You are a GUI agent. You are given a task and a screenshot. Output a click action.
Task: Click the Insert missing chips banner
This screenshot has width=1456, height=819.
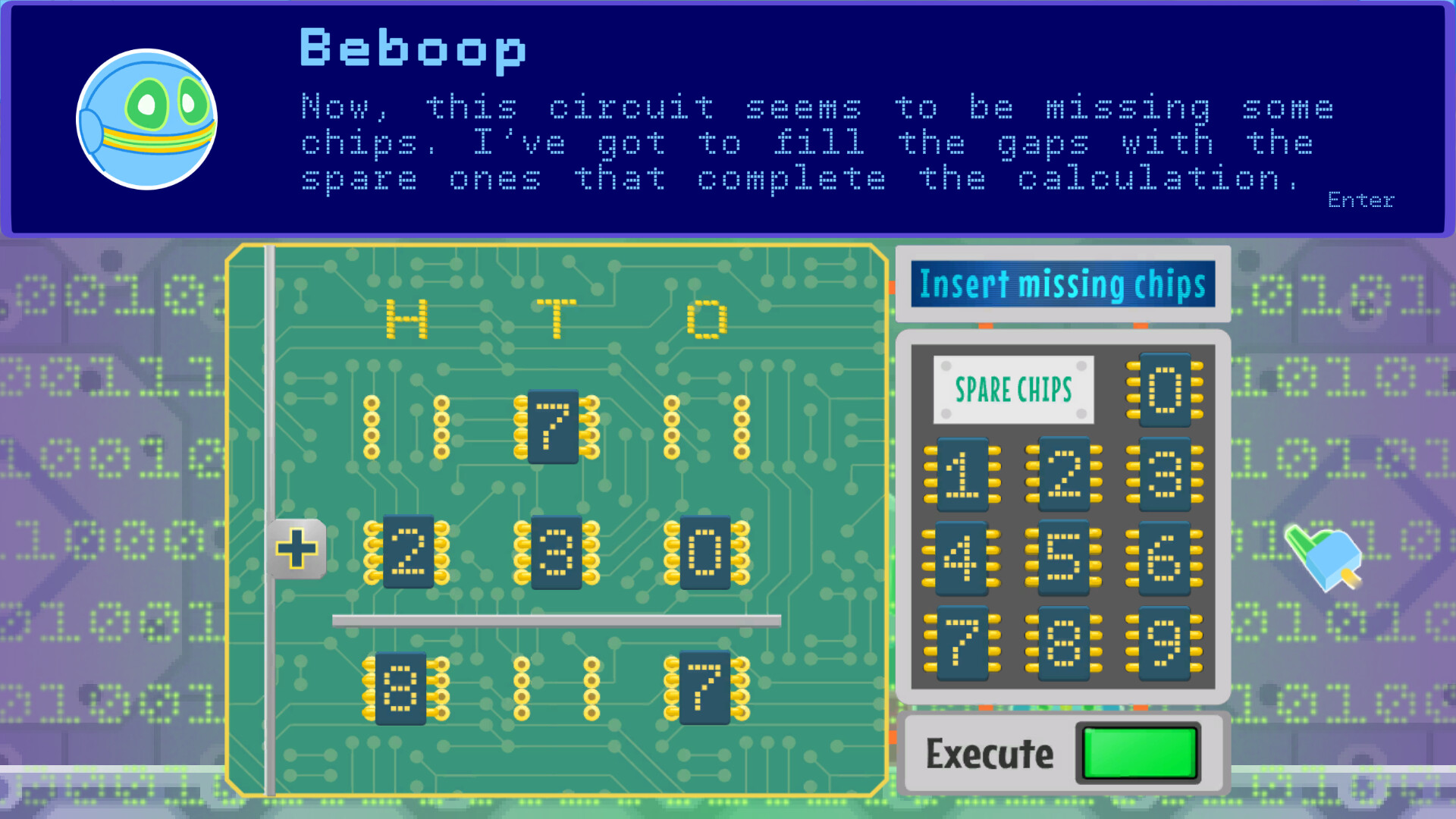click(x=1062, y=286)
